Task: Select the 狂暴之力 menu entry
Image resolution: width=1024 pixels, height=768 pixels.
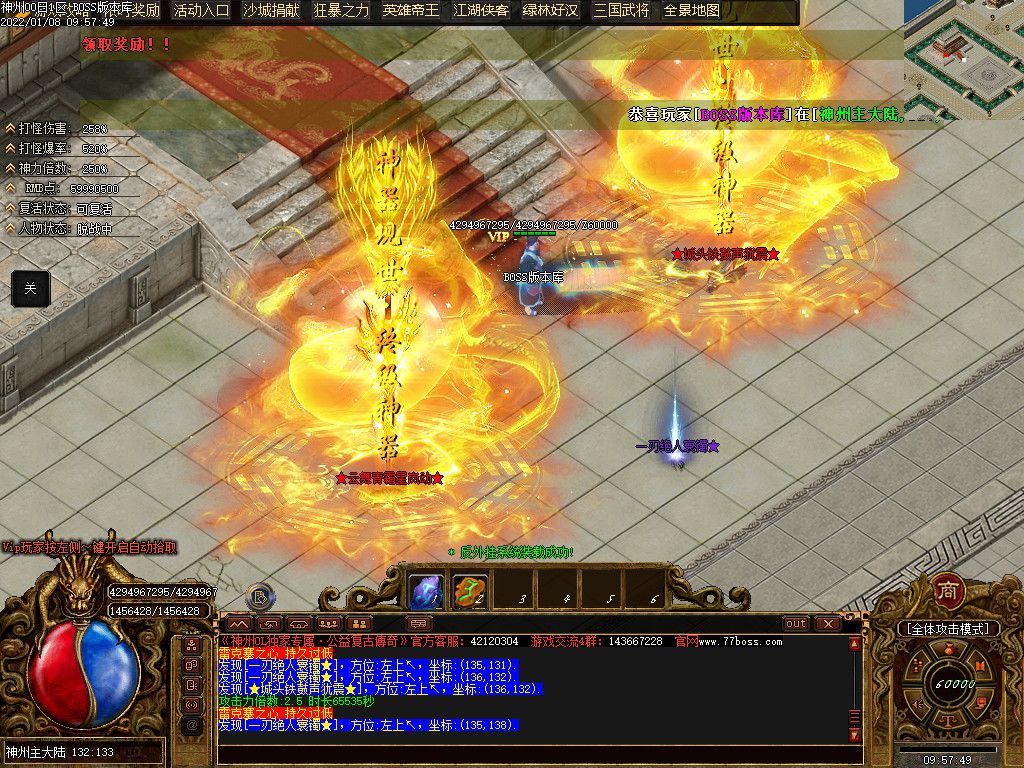Action: [x=341, y=11]
